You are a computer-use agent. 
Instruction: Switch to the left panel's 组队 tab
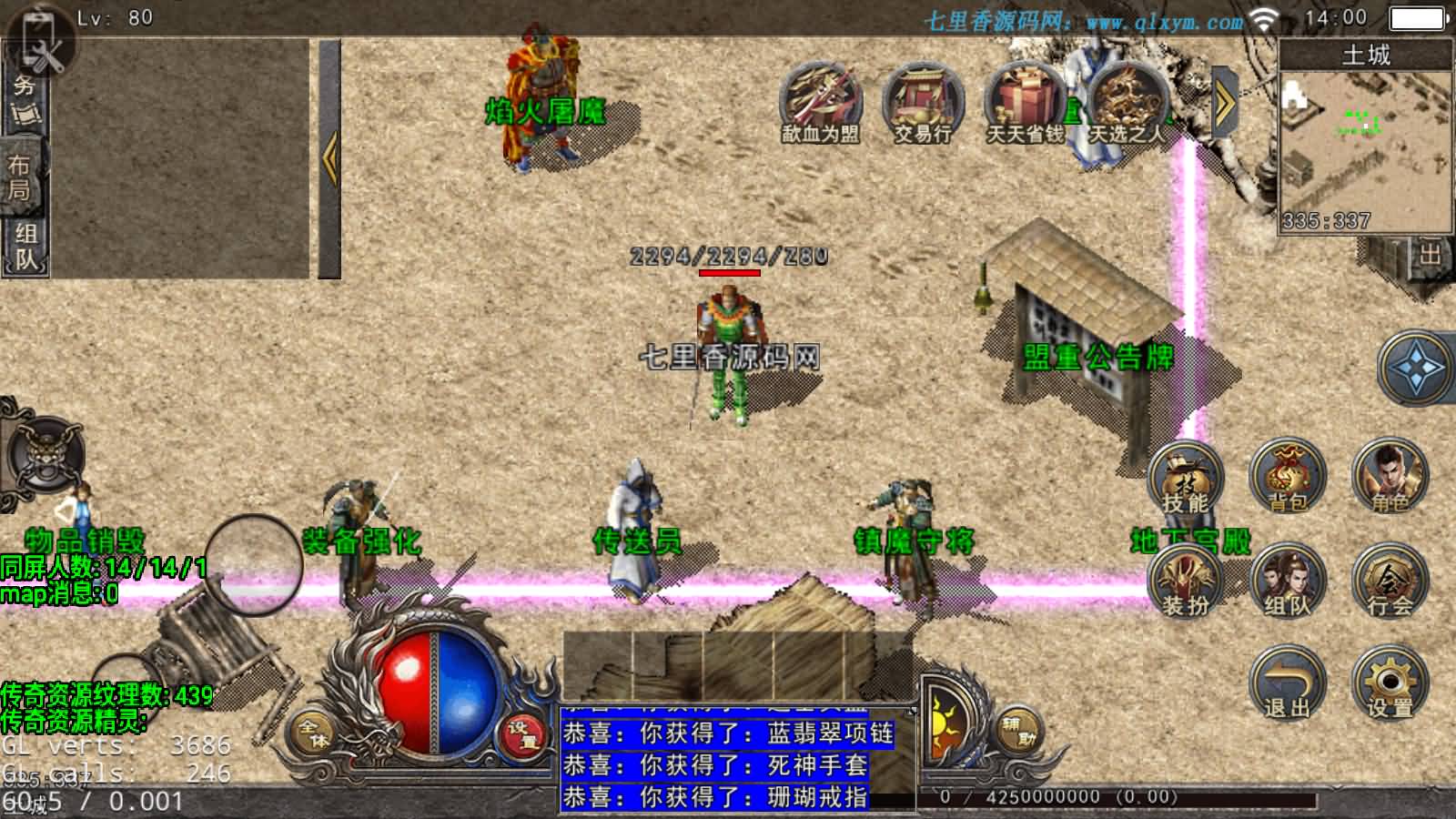tap(25, 246)
